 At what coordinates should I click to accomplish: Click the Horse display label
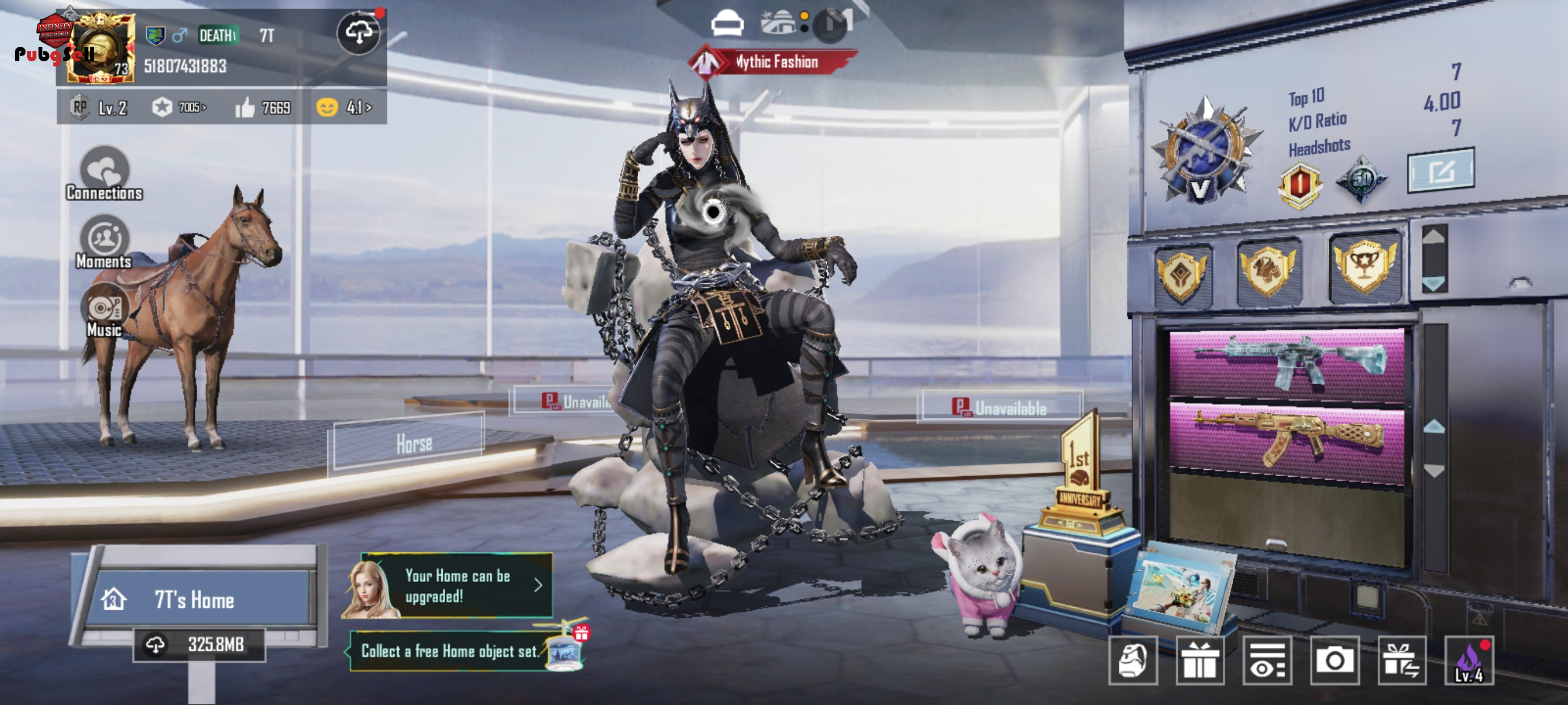point(414,443)
